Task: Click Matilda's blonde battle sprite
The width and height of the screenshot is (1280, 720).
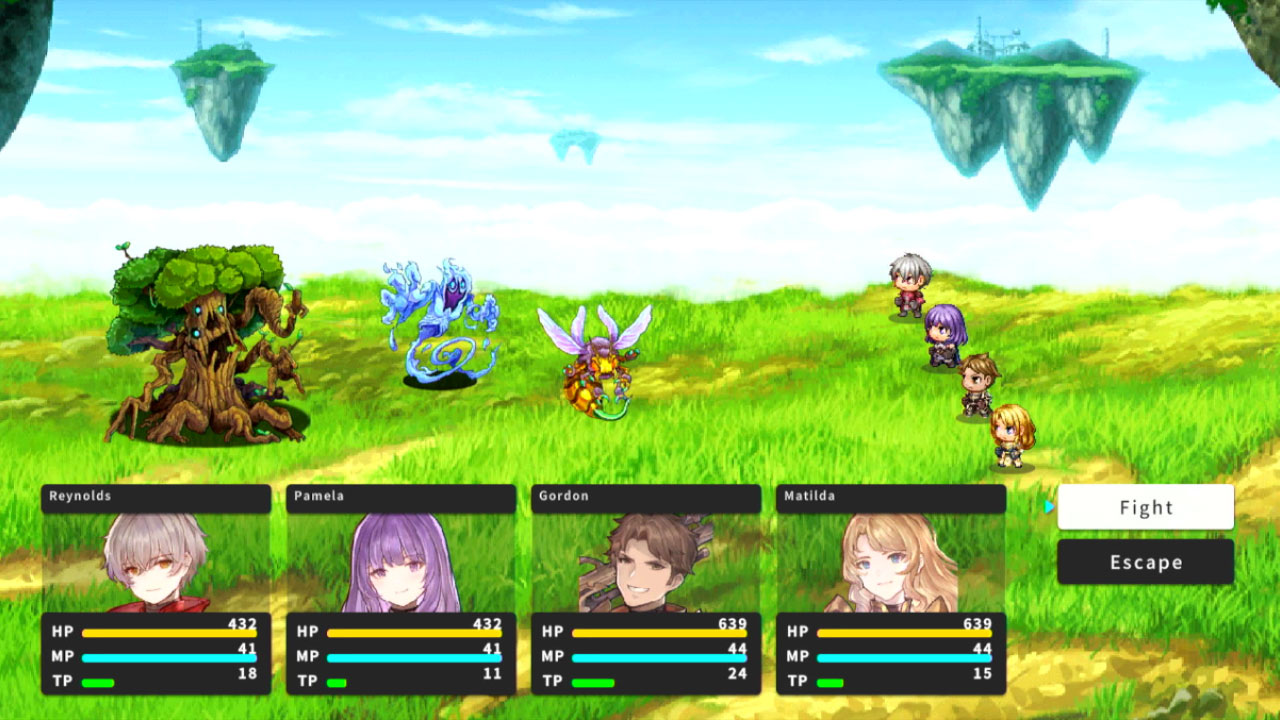Action: point(1008,432)
